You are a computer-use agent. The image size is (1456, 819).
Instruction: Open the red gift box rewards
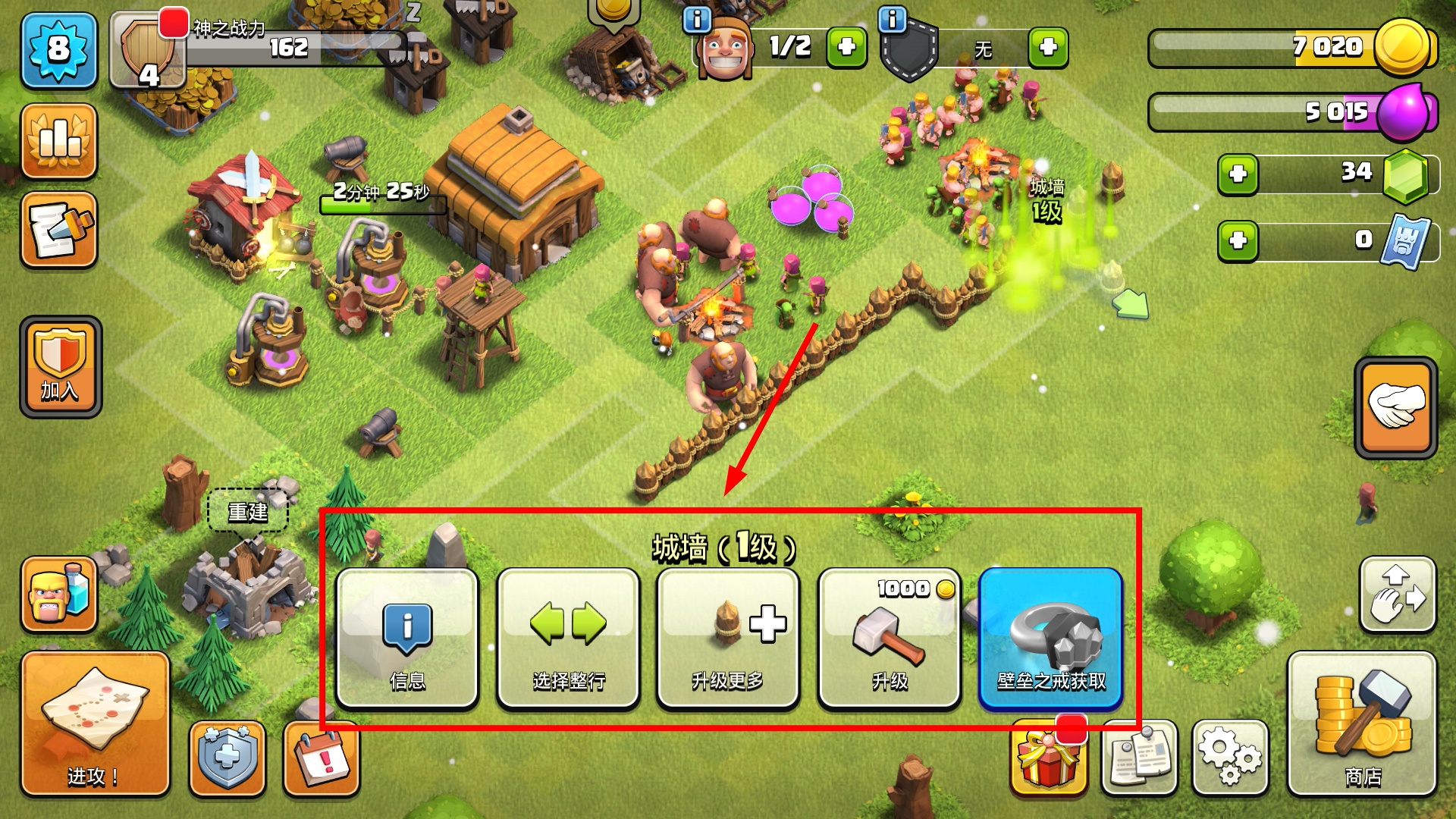pos(1048,758)
